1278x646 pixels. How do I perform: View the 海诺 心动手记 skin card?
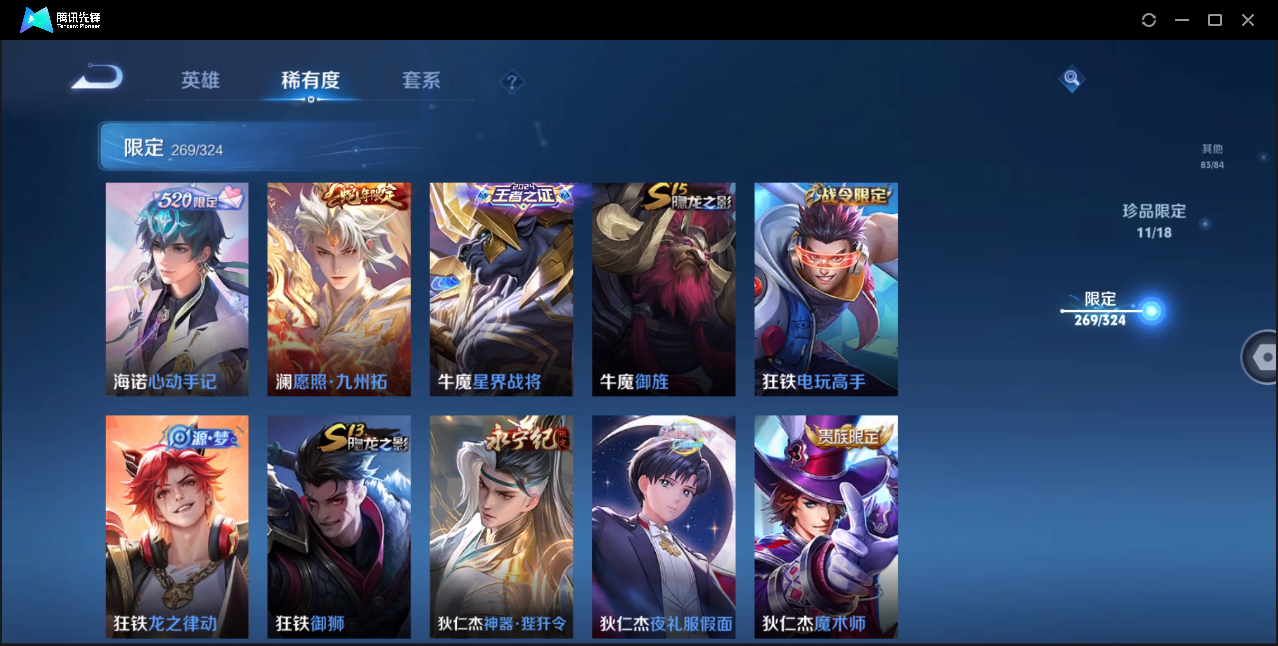(177, 289)
